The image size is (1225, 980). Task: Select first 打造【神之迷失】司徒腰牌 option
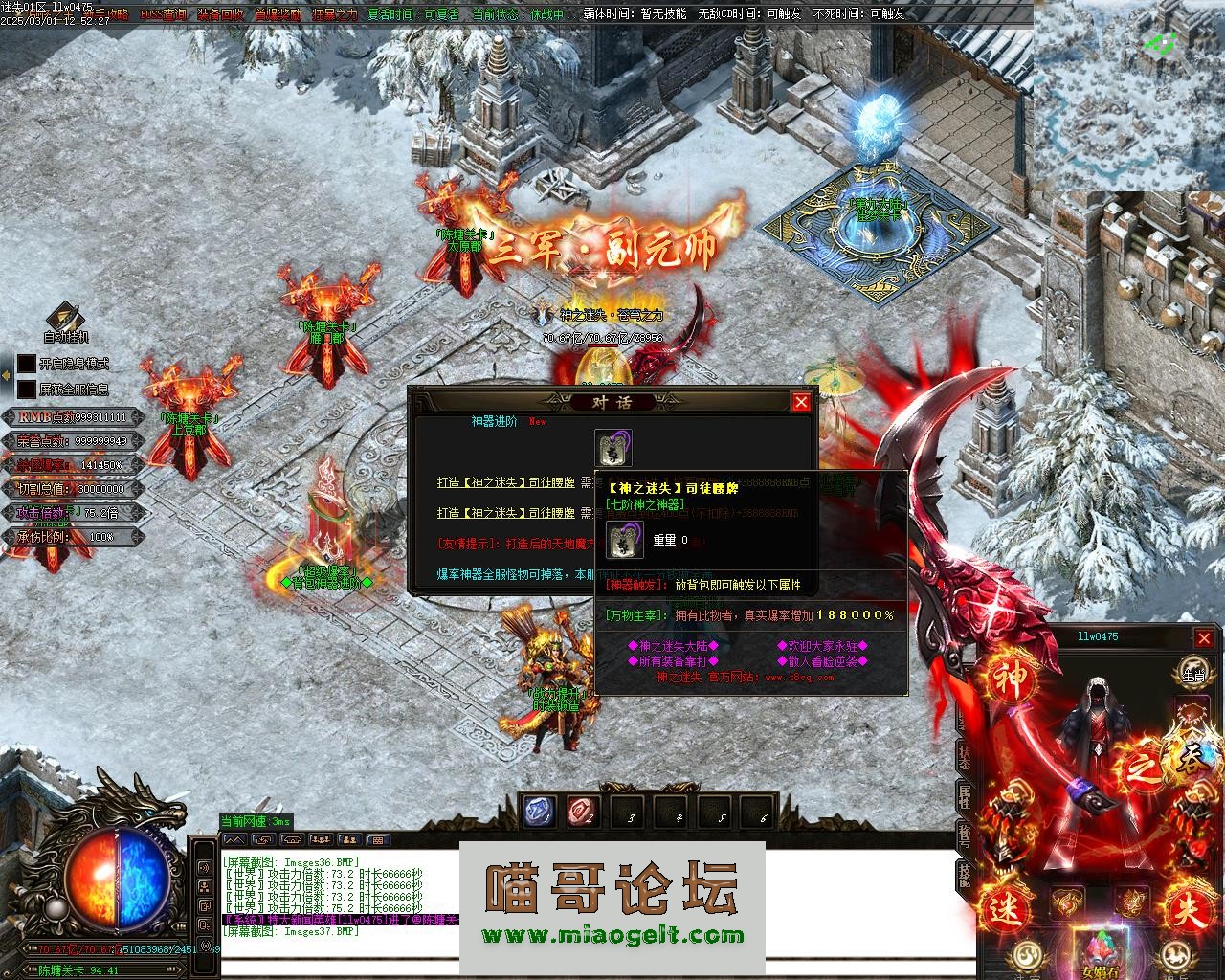[x=505, y=484]
